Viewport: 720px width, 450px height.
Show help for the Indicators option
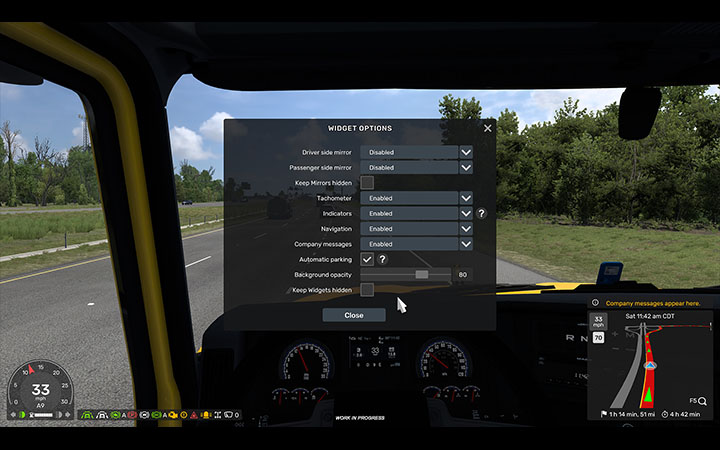coord(481,213)
